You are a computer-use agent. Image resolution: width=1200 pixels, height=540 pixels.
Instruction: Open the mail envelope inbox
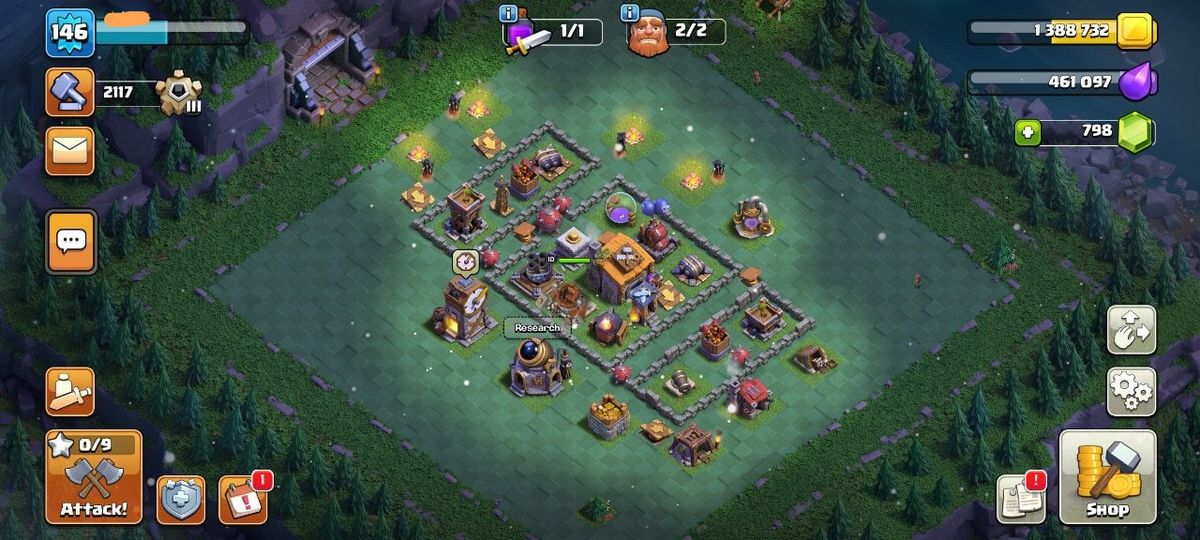point(70,150)
